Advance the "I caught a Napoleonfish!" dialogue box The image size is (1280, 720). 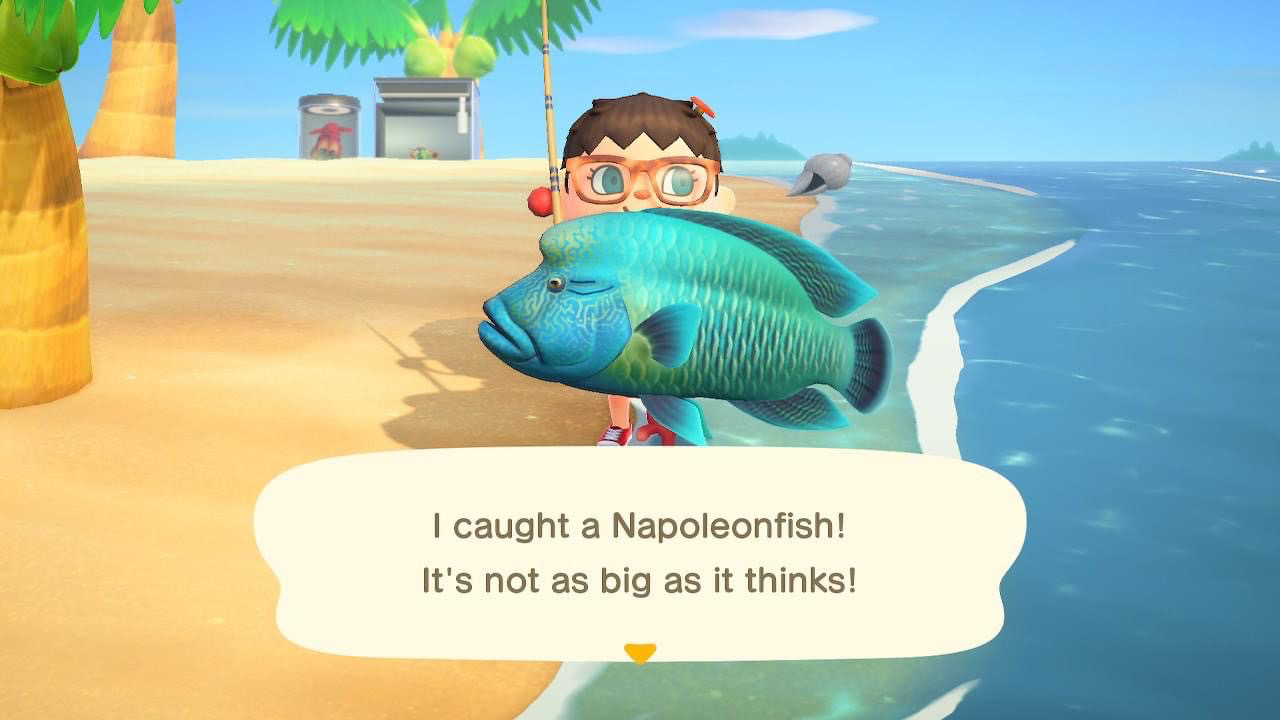(x=639, y=552)
